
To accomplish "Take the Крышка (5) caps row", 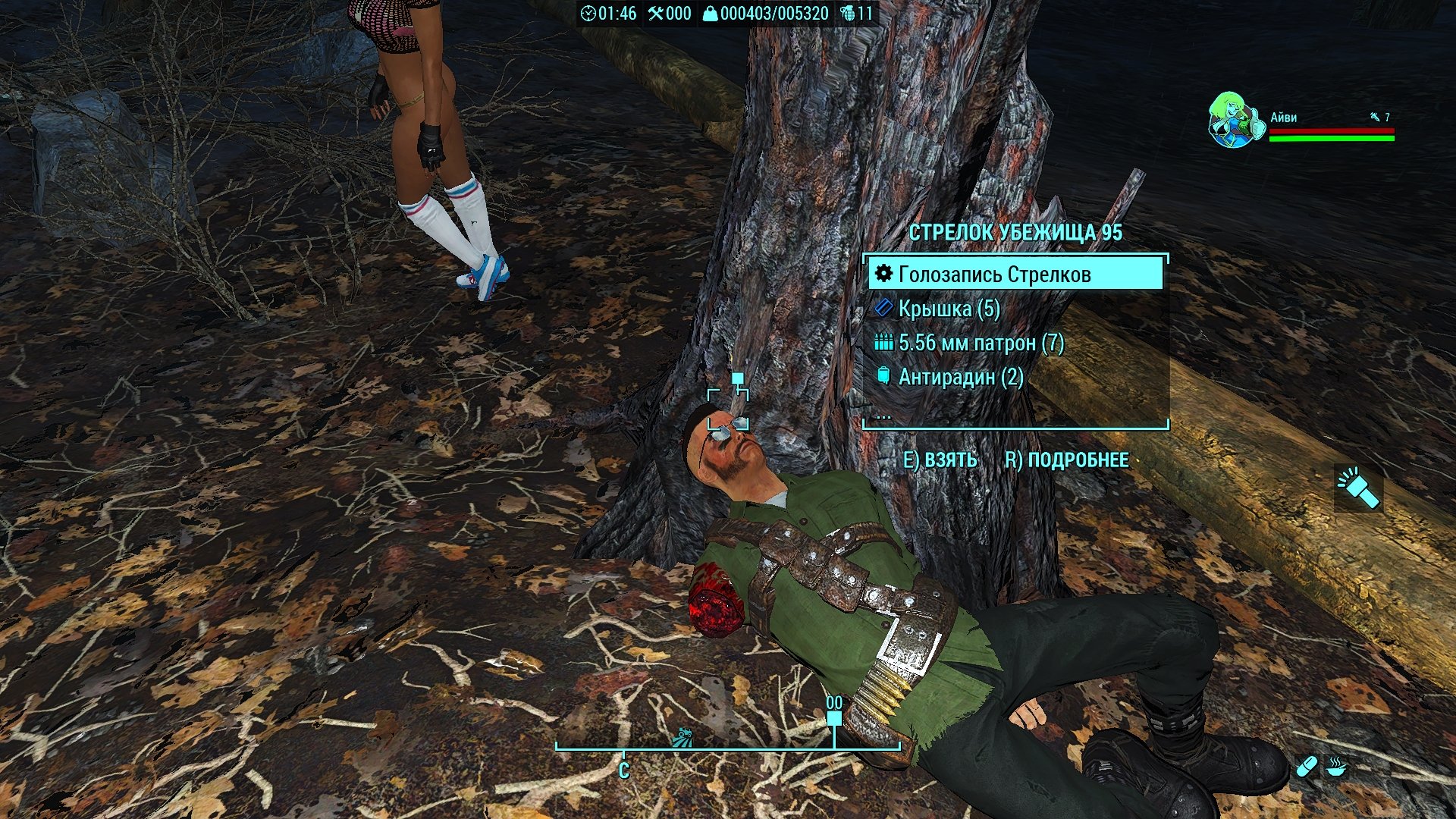I will [948, 309].
